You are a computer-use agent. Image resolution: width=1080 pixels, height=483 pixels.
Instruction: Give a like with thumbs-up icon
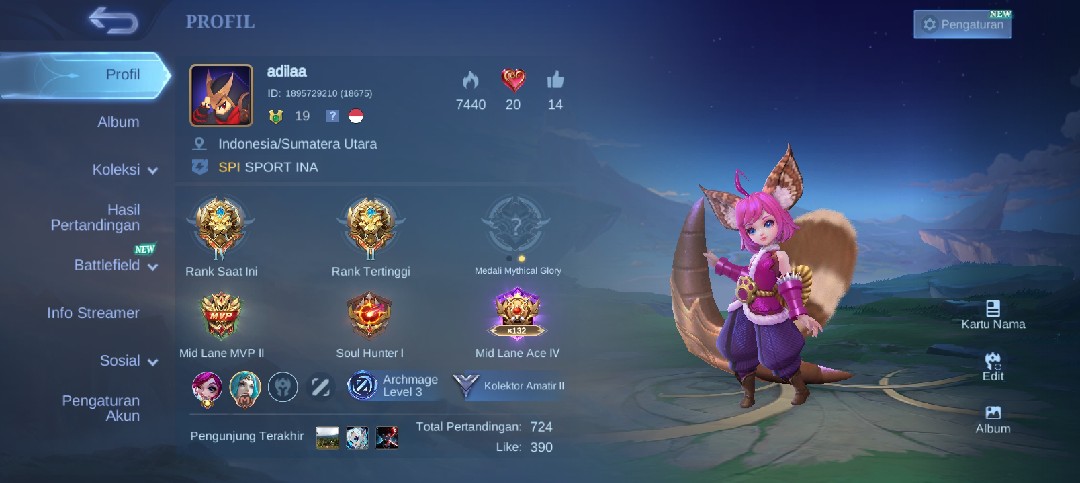555,81
